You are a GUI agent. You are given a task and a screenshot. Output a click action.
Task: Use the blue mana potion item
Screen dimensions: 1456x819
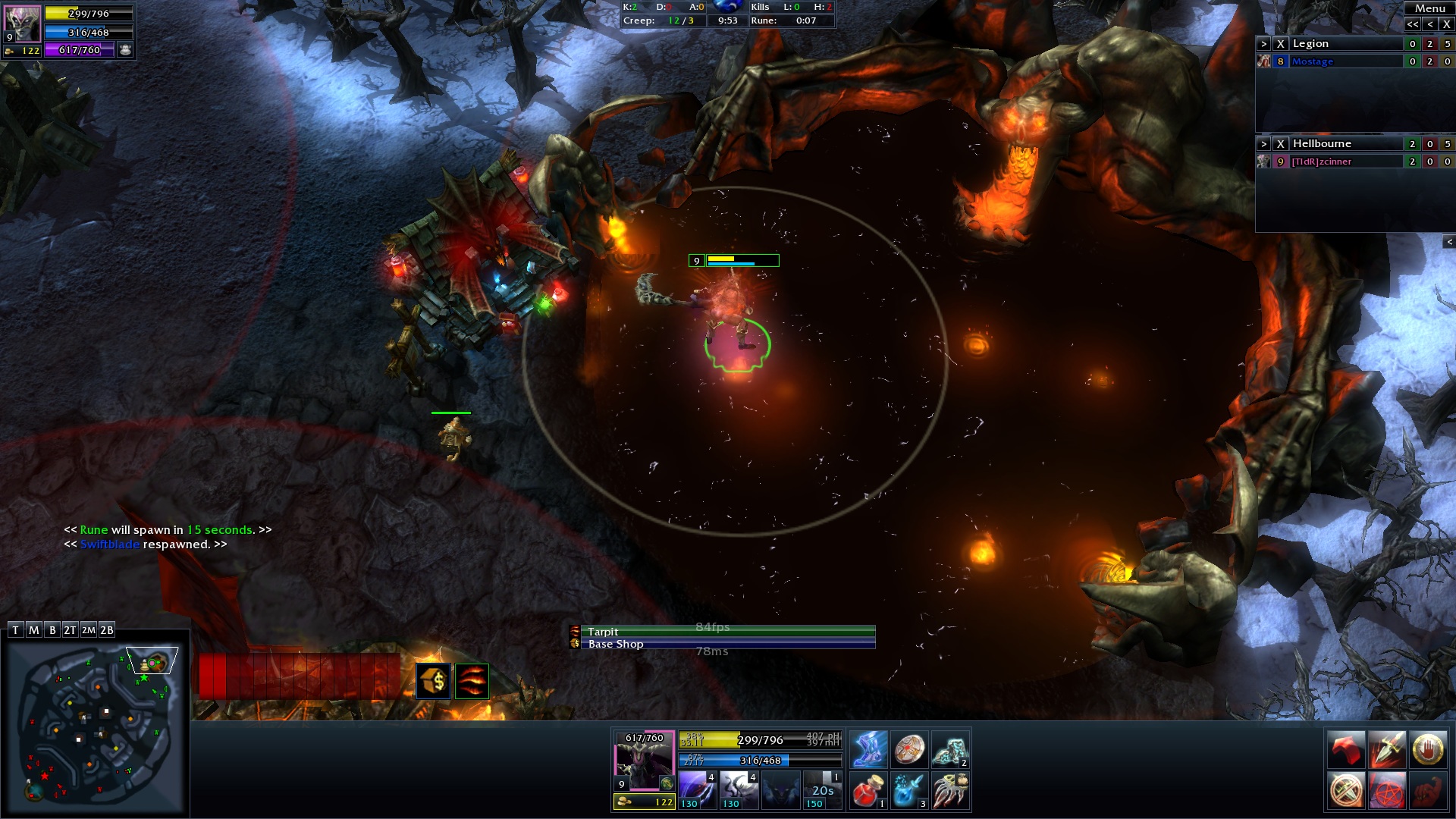[909, 791]
